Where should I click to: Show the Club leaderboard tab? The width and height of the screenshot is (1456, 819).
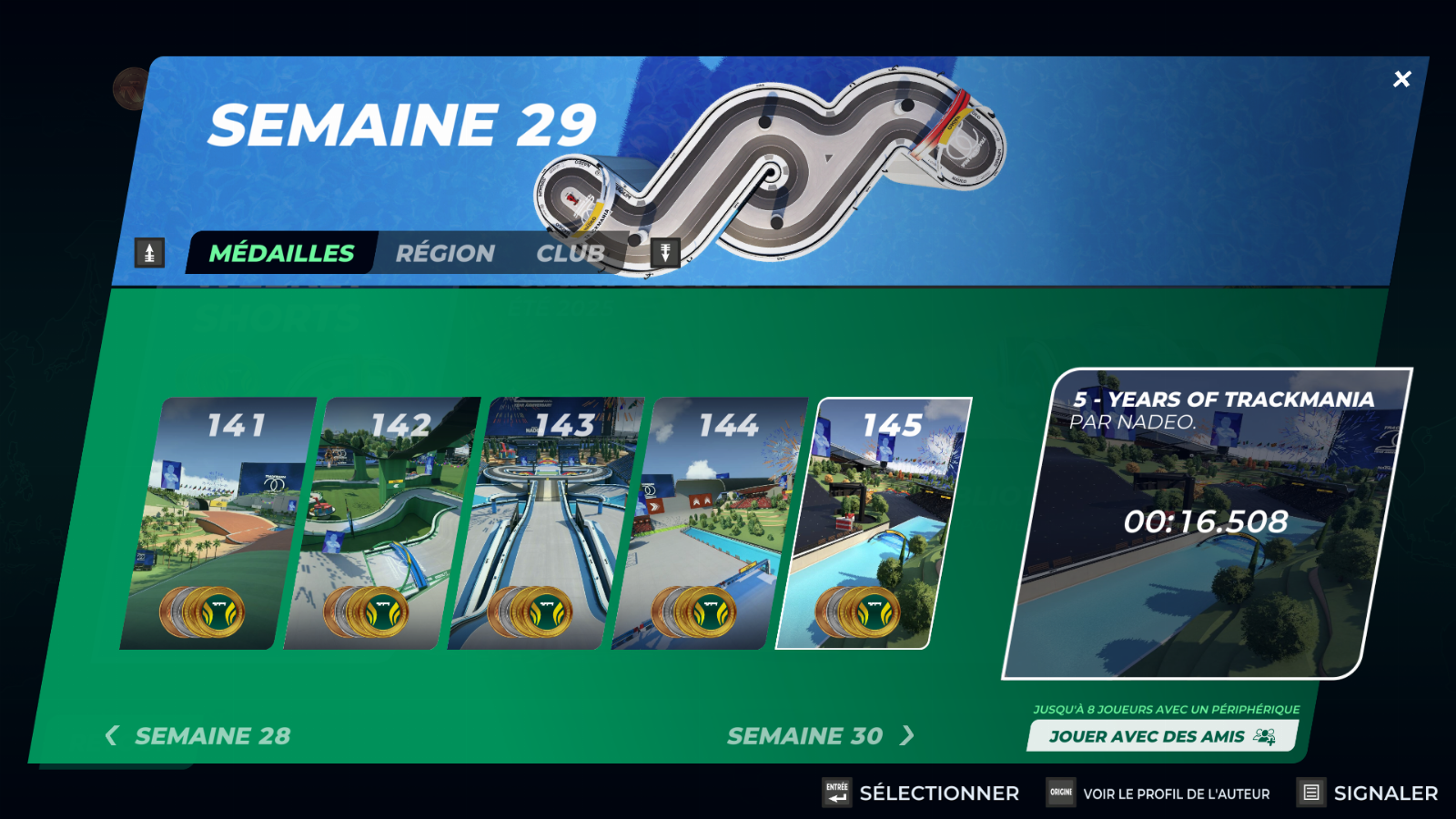(571, 253)
